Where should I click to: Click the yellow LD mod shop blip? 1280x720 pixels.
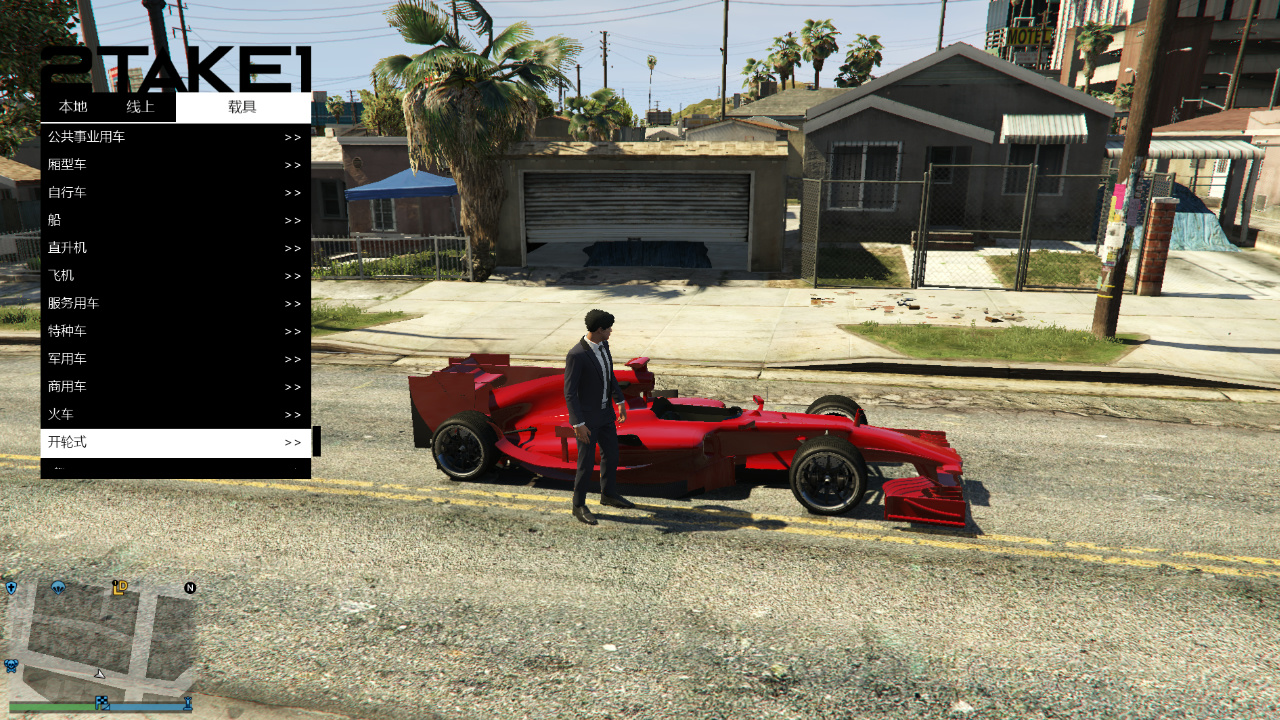tap(120, 589)
